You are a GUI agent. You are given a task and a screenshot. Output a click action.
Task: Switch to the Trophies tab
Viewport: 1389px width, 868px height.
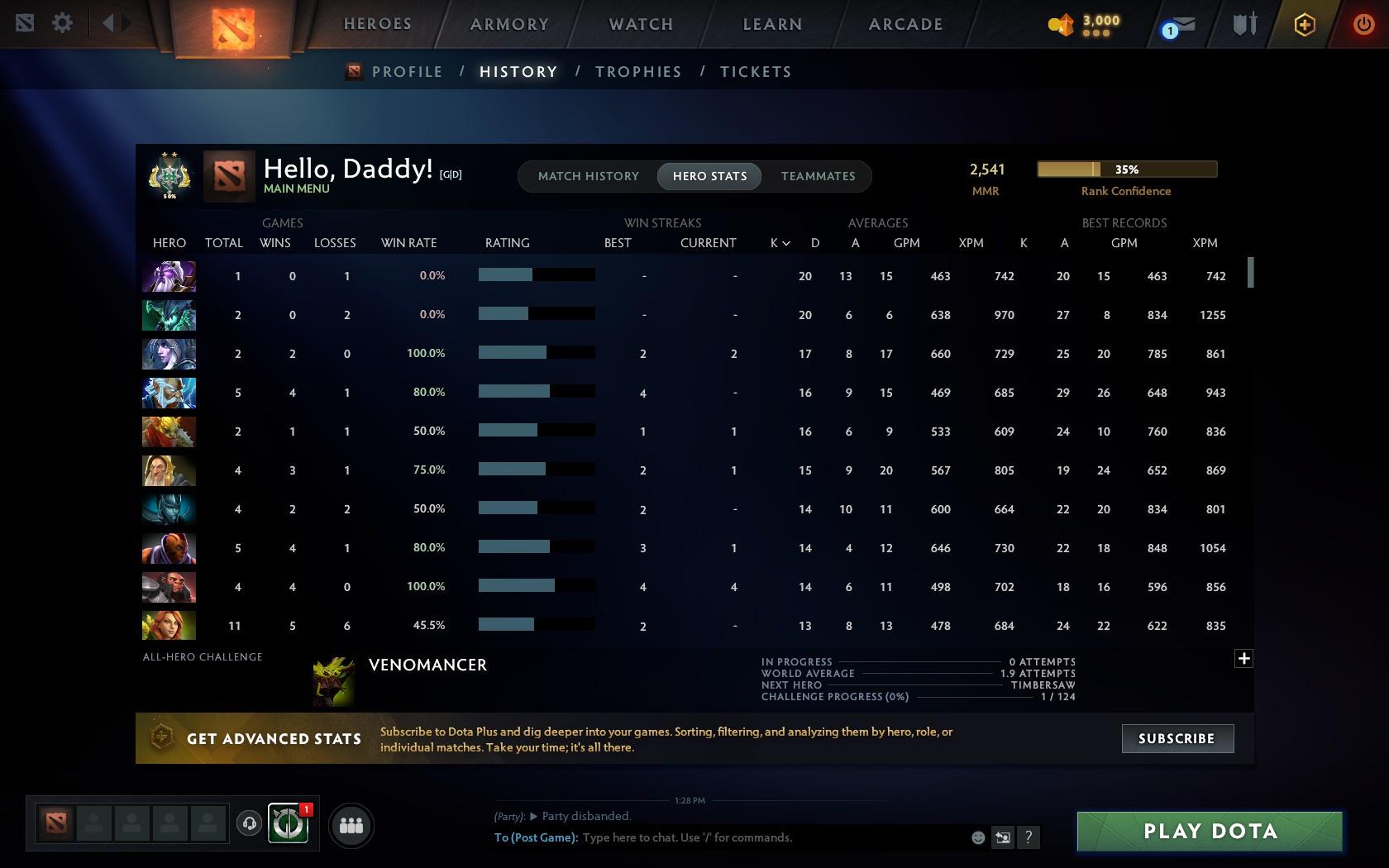(x=637, y=72)
